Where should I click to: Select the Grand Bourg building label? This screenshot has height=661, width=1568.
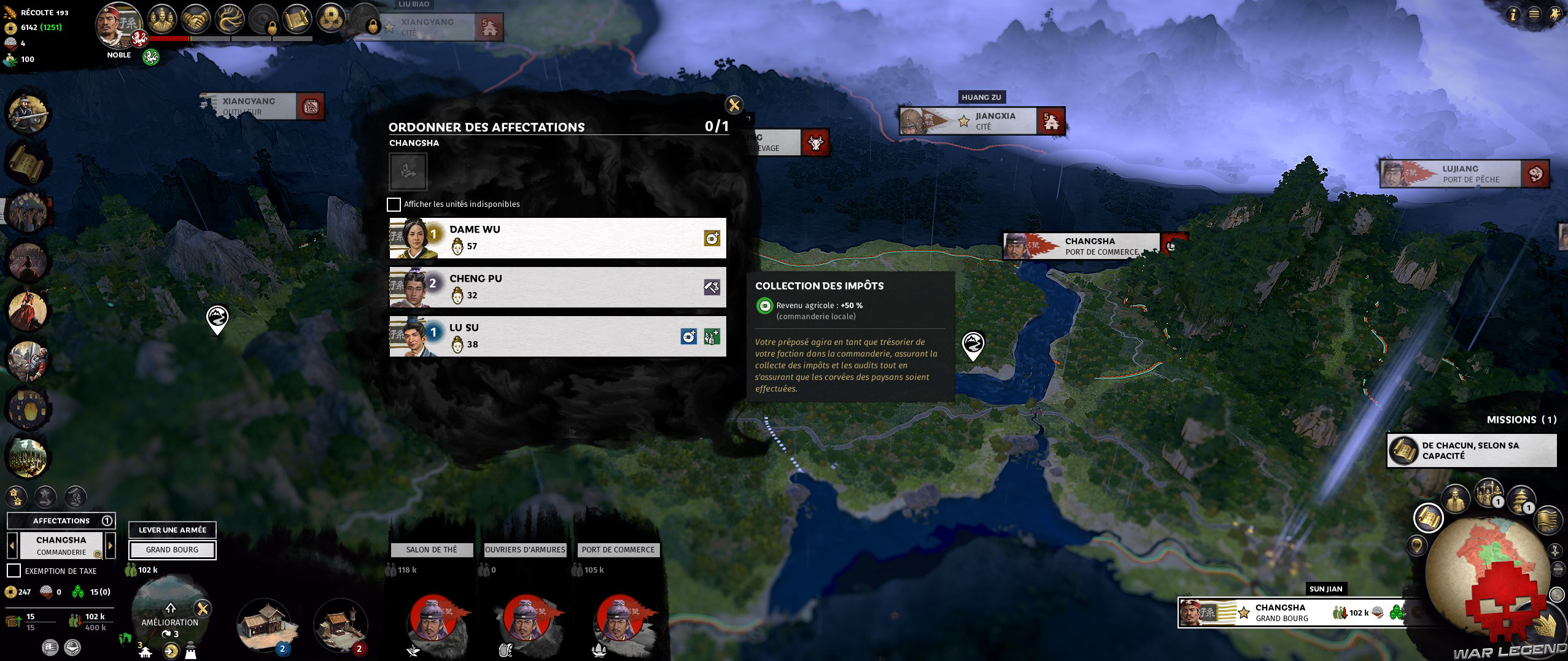[x=172, y=550]
